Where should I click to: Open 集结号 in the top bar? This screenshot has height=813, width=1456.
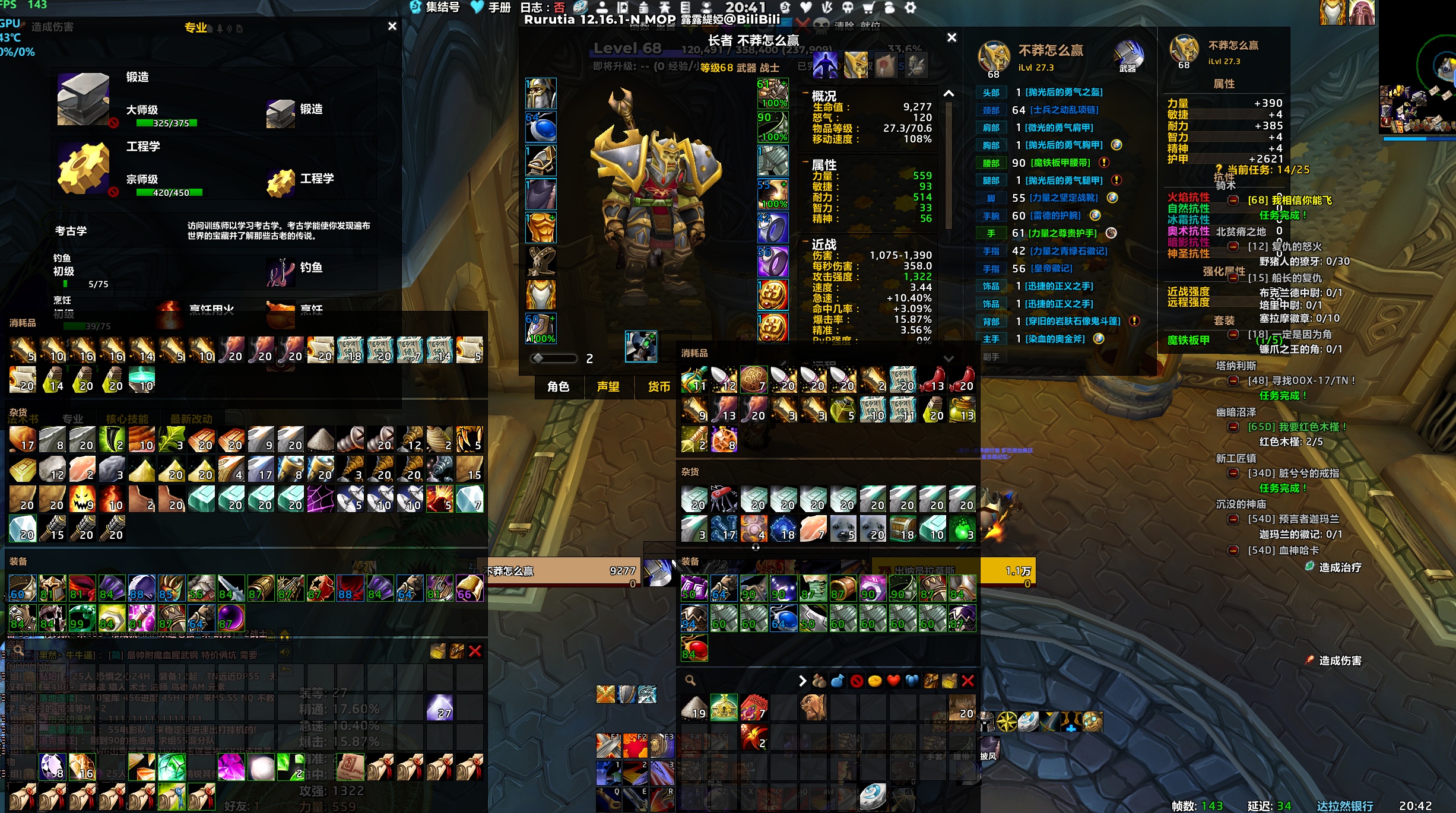tap(435, 7)
